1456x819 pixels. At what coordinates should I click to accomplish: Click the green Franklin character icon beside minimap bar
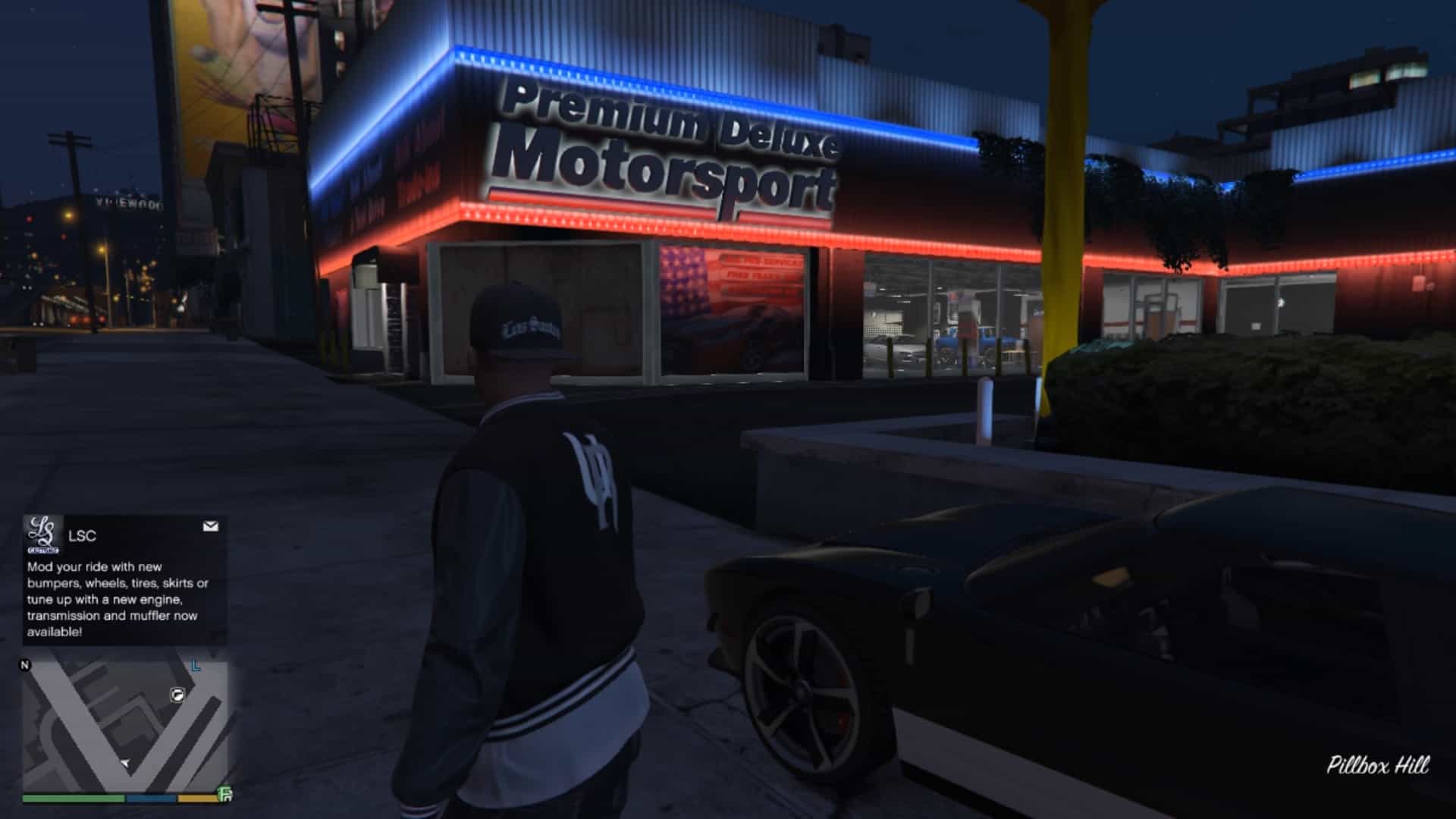click(x=224, y=794)
